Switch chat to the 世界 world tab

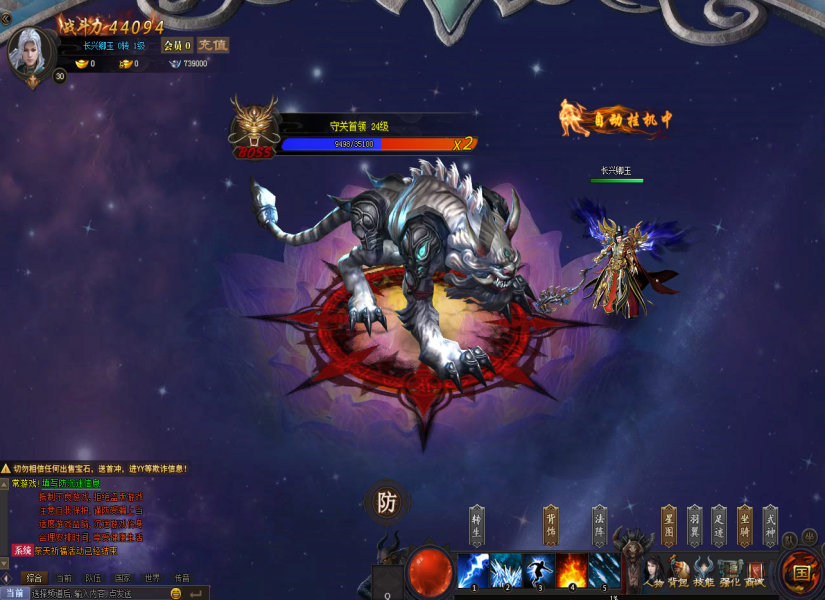151,578
